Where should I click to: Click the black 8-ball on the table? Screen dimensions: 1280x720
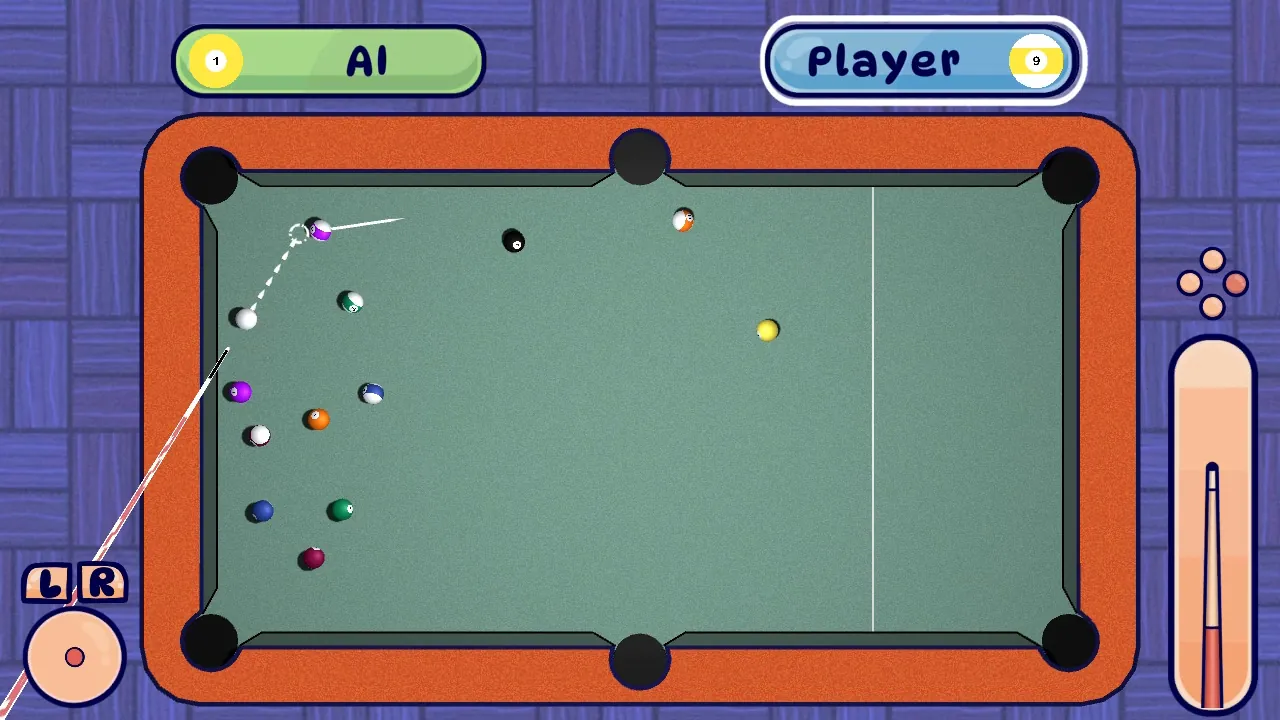point(515,242)
